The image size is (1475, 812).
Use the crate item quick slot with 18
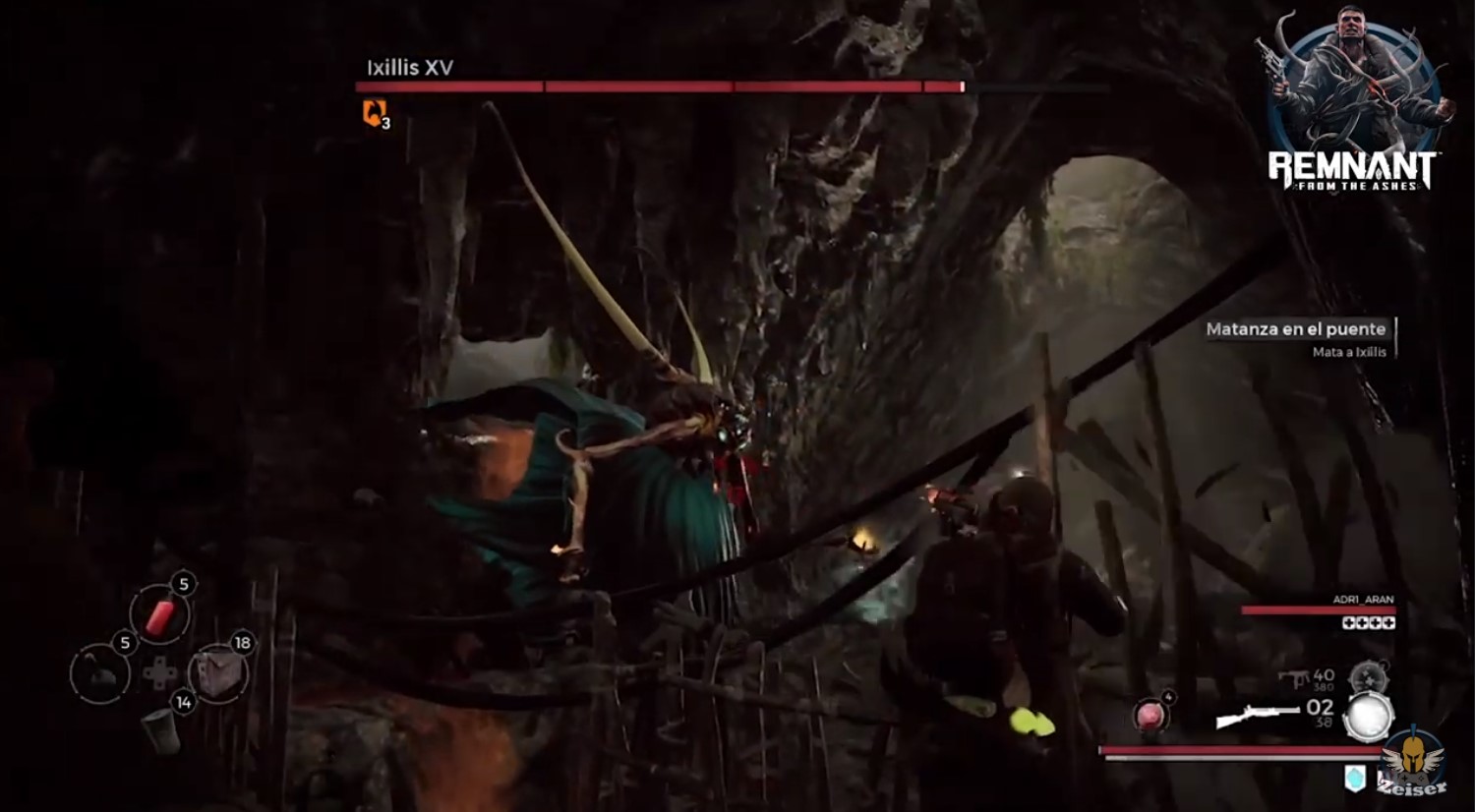(217, 674)
